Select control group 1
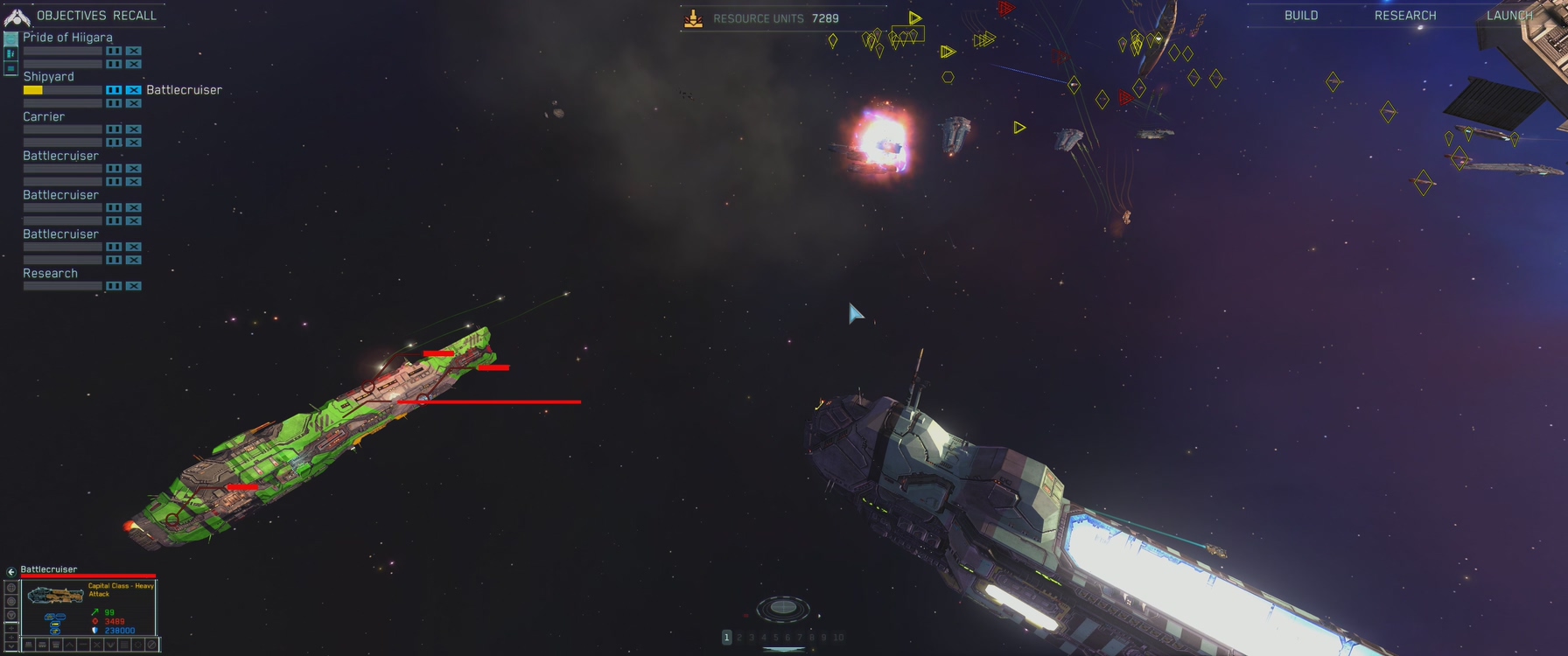Image resolution: width=1568 pixels, height=656 pixels. pos(726,638)
